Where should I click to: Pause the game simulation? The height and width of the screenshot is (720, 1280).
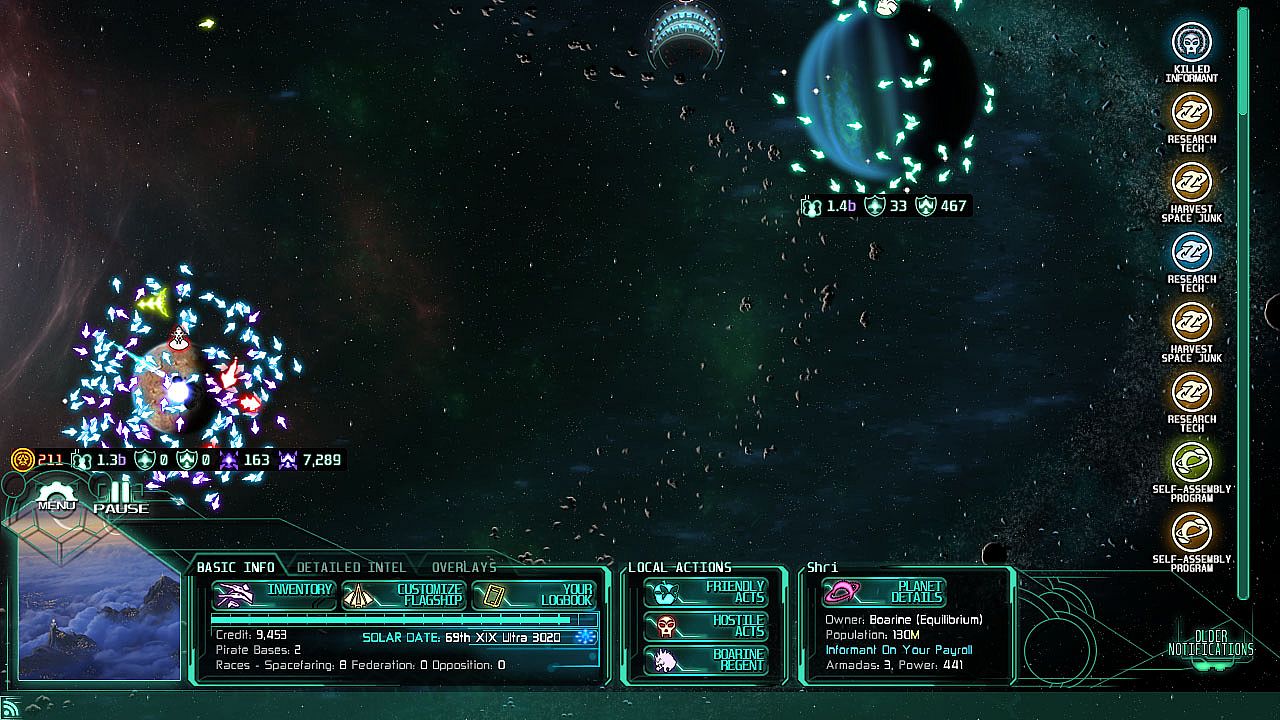121,496
